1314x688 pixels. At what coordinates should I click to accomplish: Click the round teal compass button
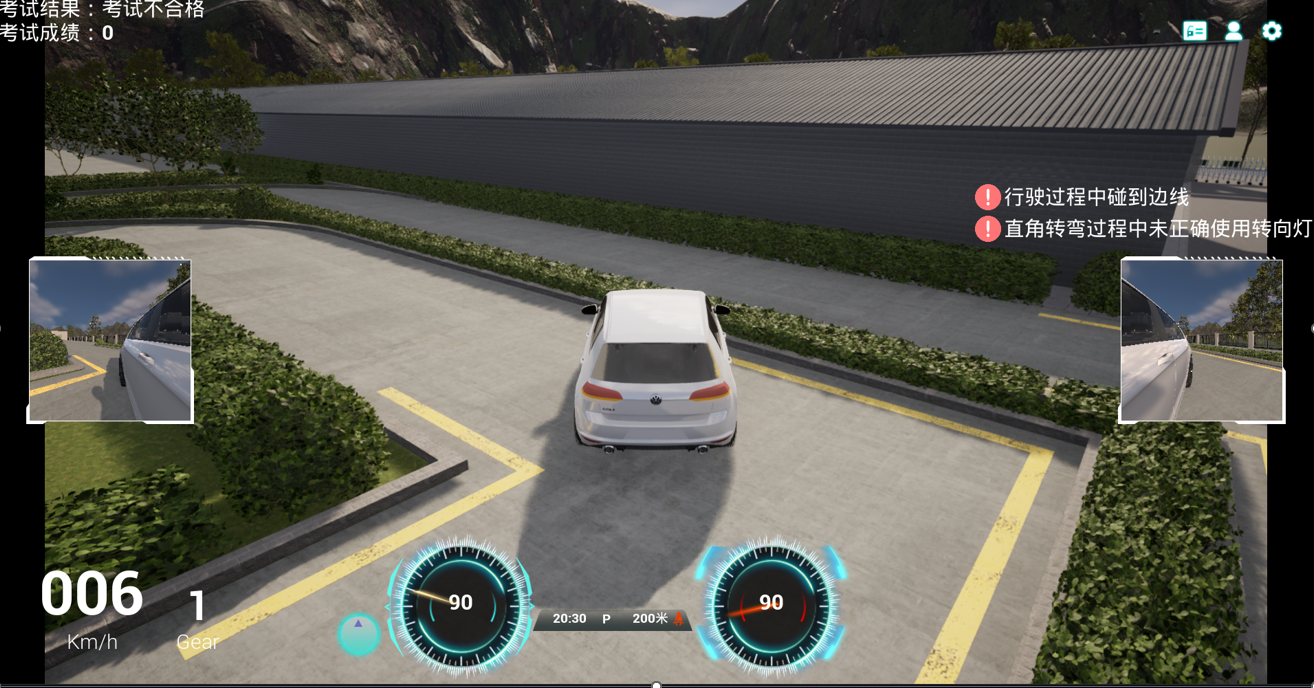point(358,634)
